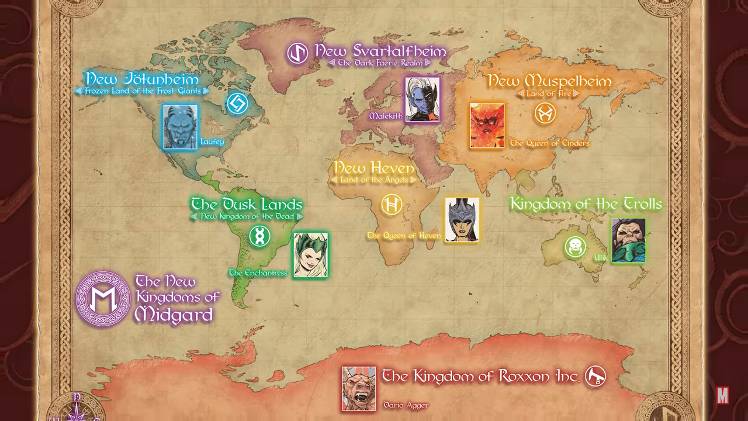Click the red Marvel logo
748x421 pixels.
(x=723, y=395)
